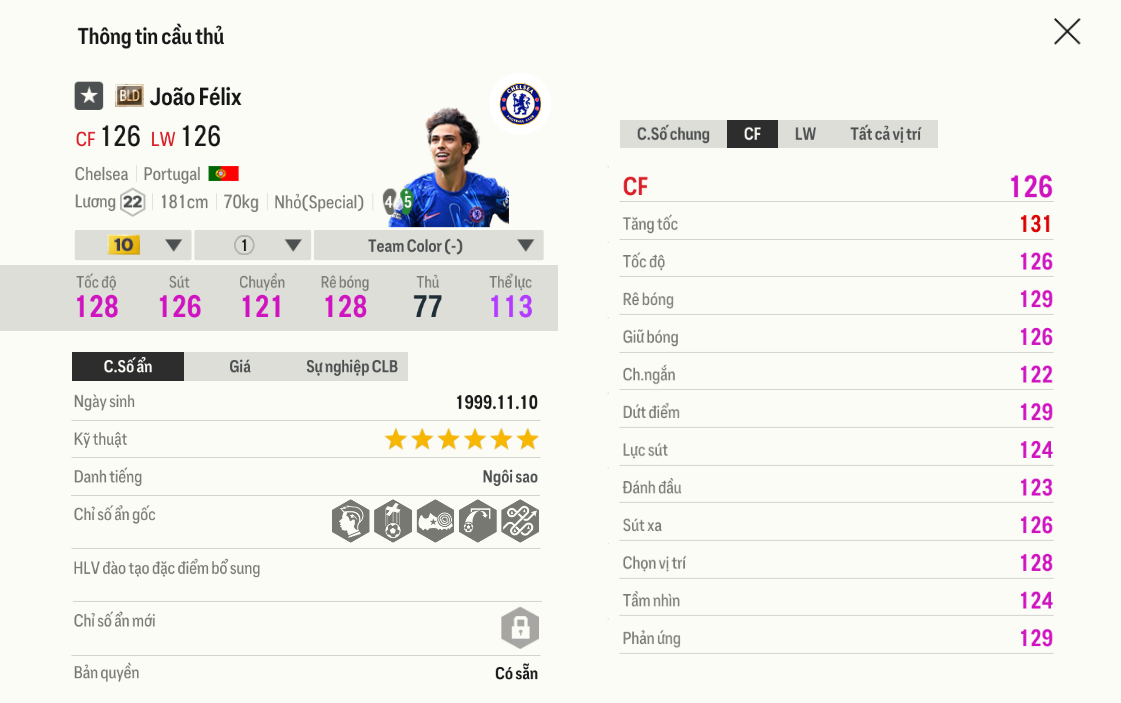1121x703 pixels.
Task: Select the C.Số ẩn tab
Action: point(128,367)
